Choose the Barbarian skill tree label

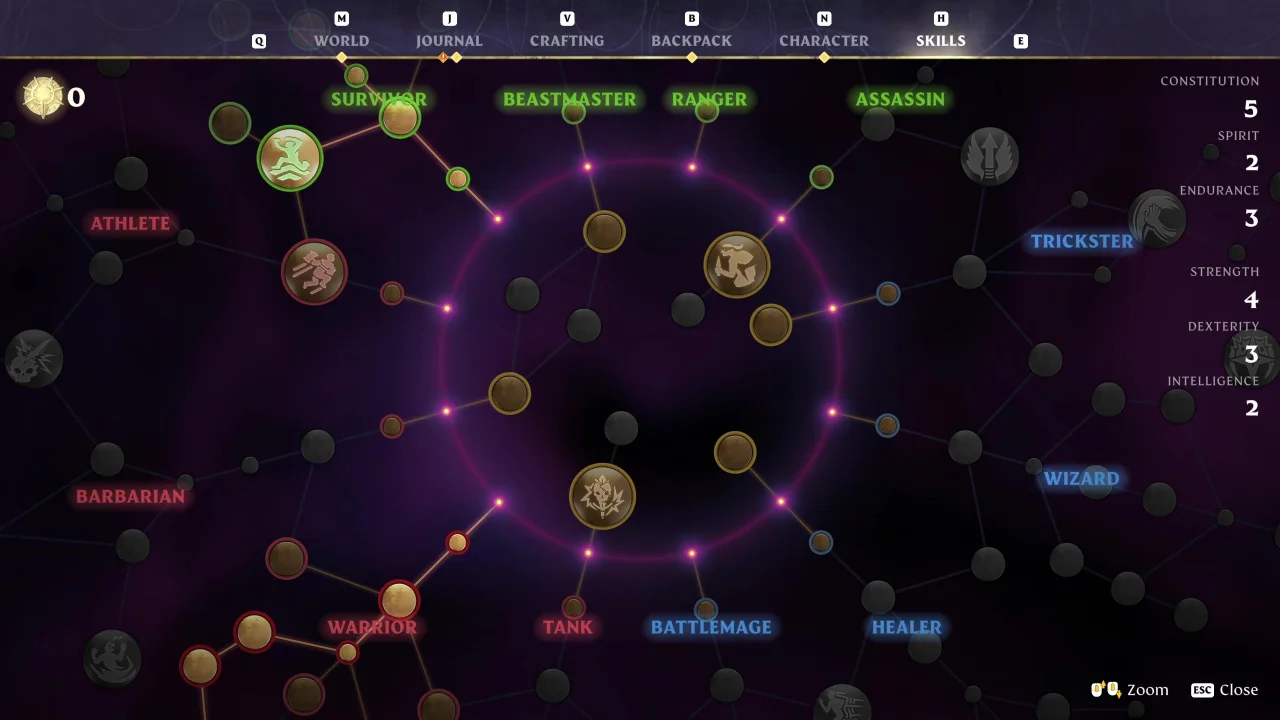(x=130, y=497)
